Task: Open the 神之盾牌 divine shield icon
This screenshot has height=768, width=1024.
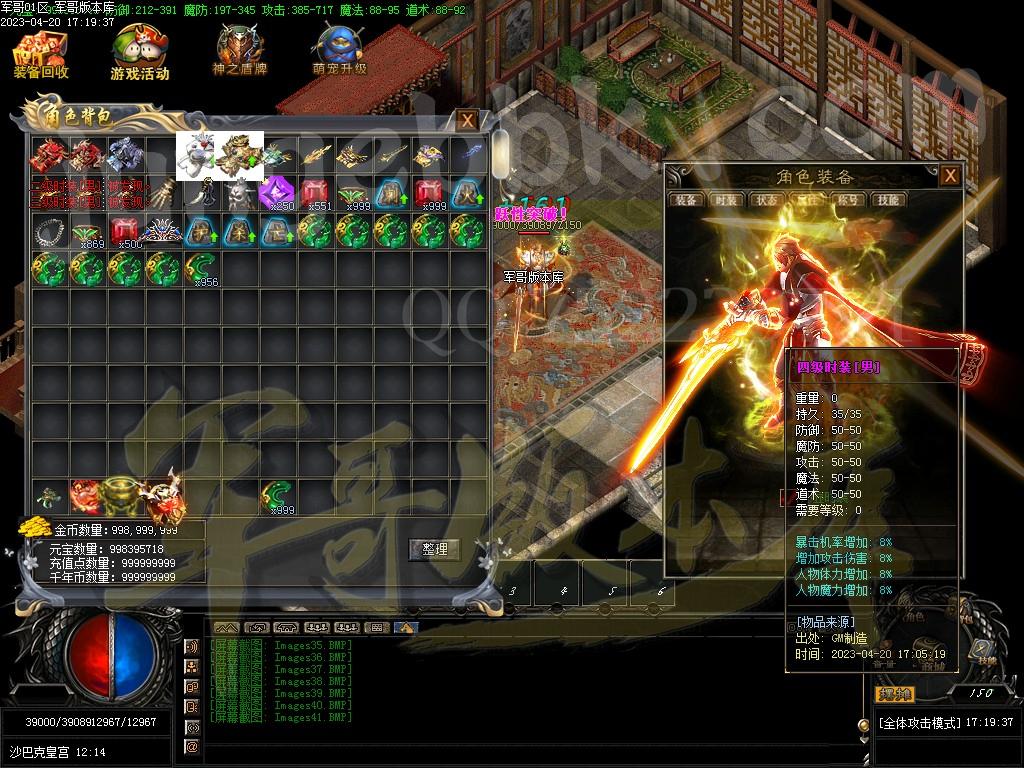Action: pyautogui.click(x=239, y=54)
